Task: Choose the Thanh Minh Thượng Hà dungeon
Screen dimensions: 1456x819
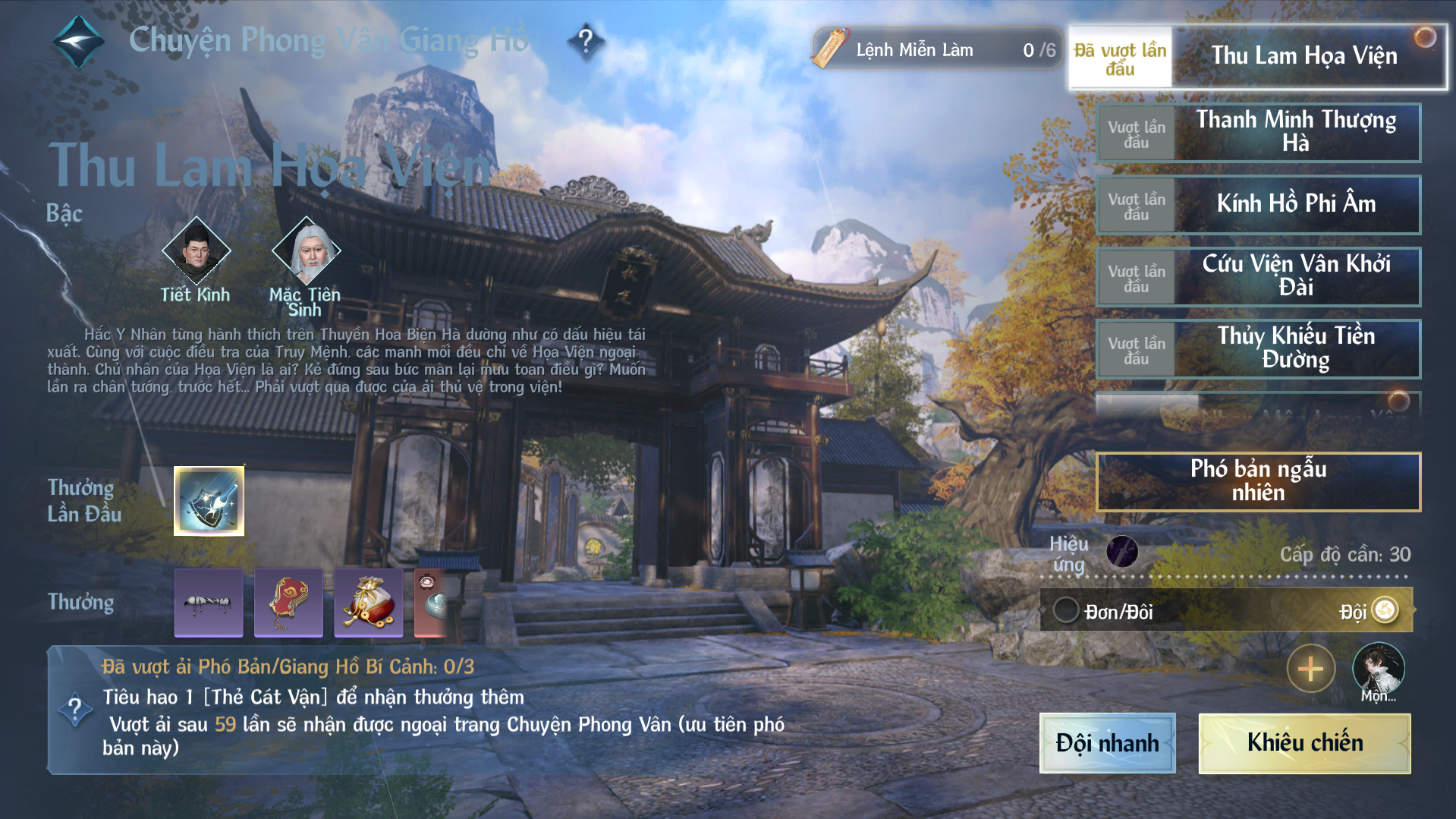Action: tap(1295, 132)
